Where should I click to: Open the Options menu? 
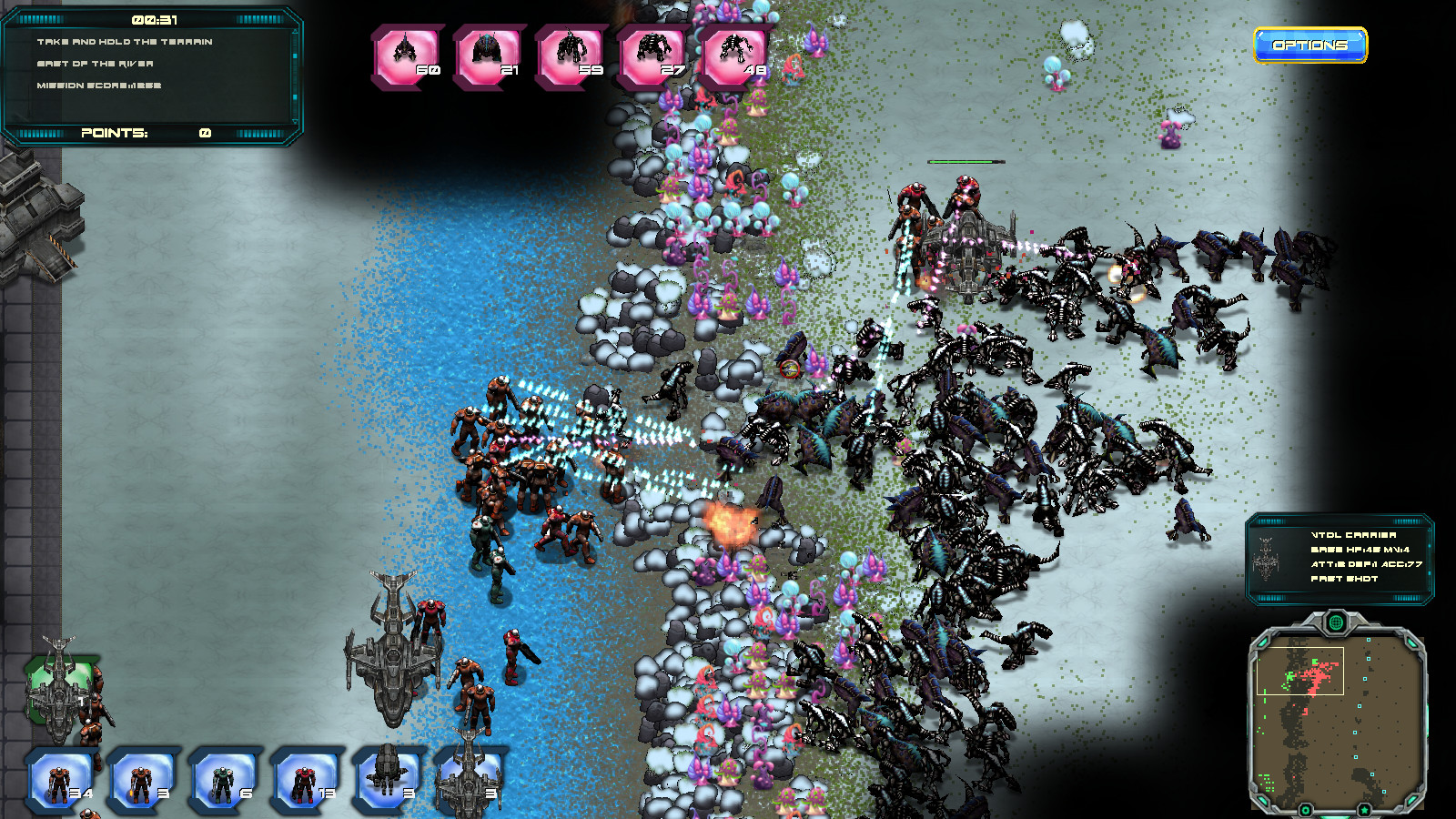point(1310,44)
